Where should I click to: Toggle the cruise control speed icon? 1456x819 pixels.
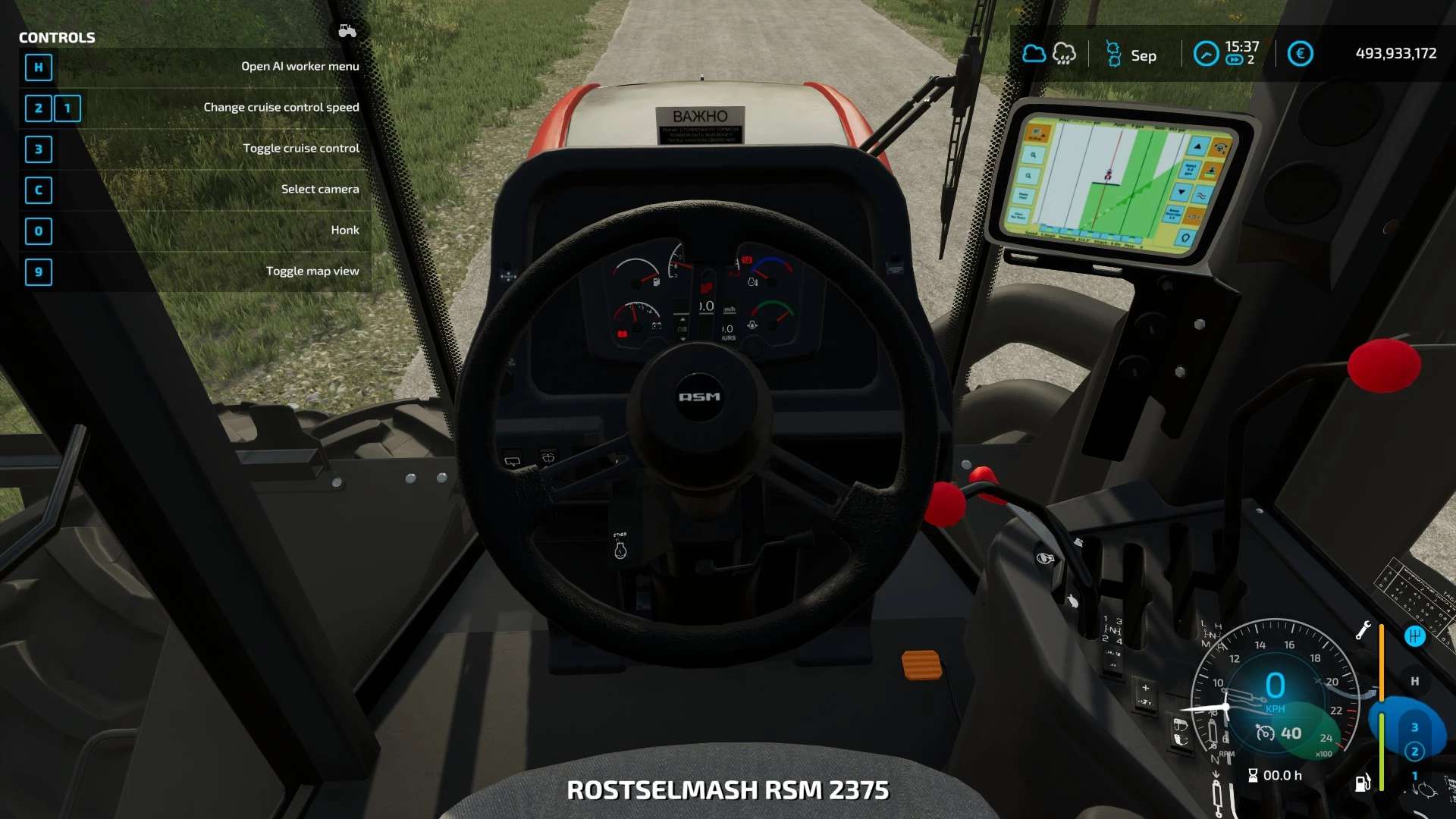click(x=1265, y=733)
